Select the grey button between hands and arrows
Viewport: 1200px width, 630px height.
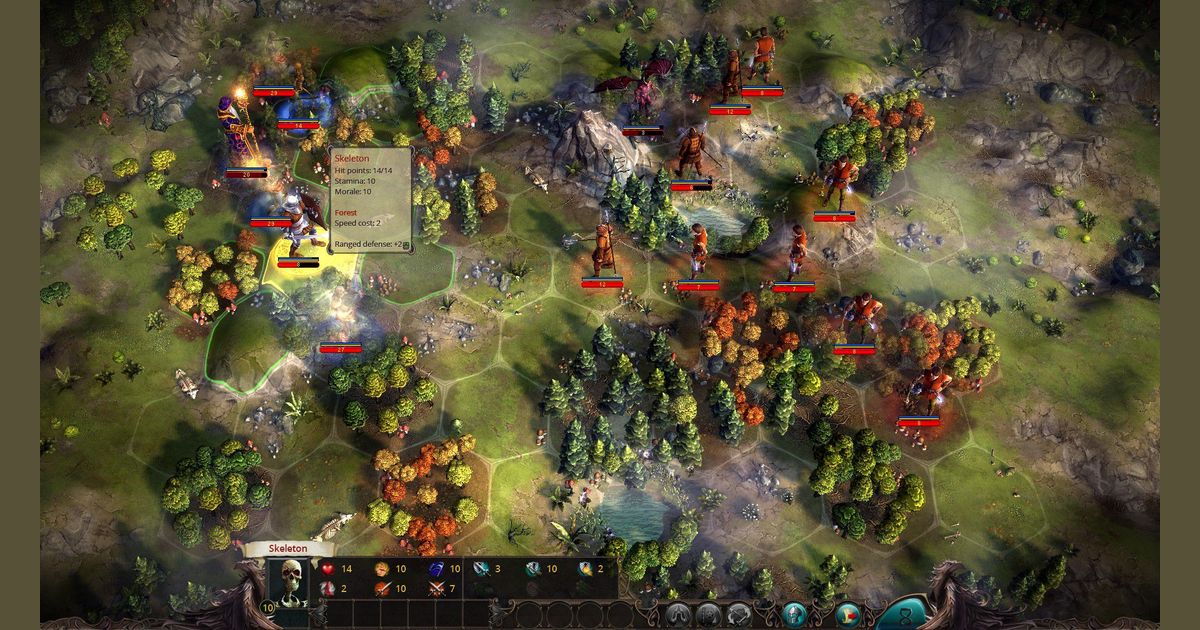[709, 614]
